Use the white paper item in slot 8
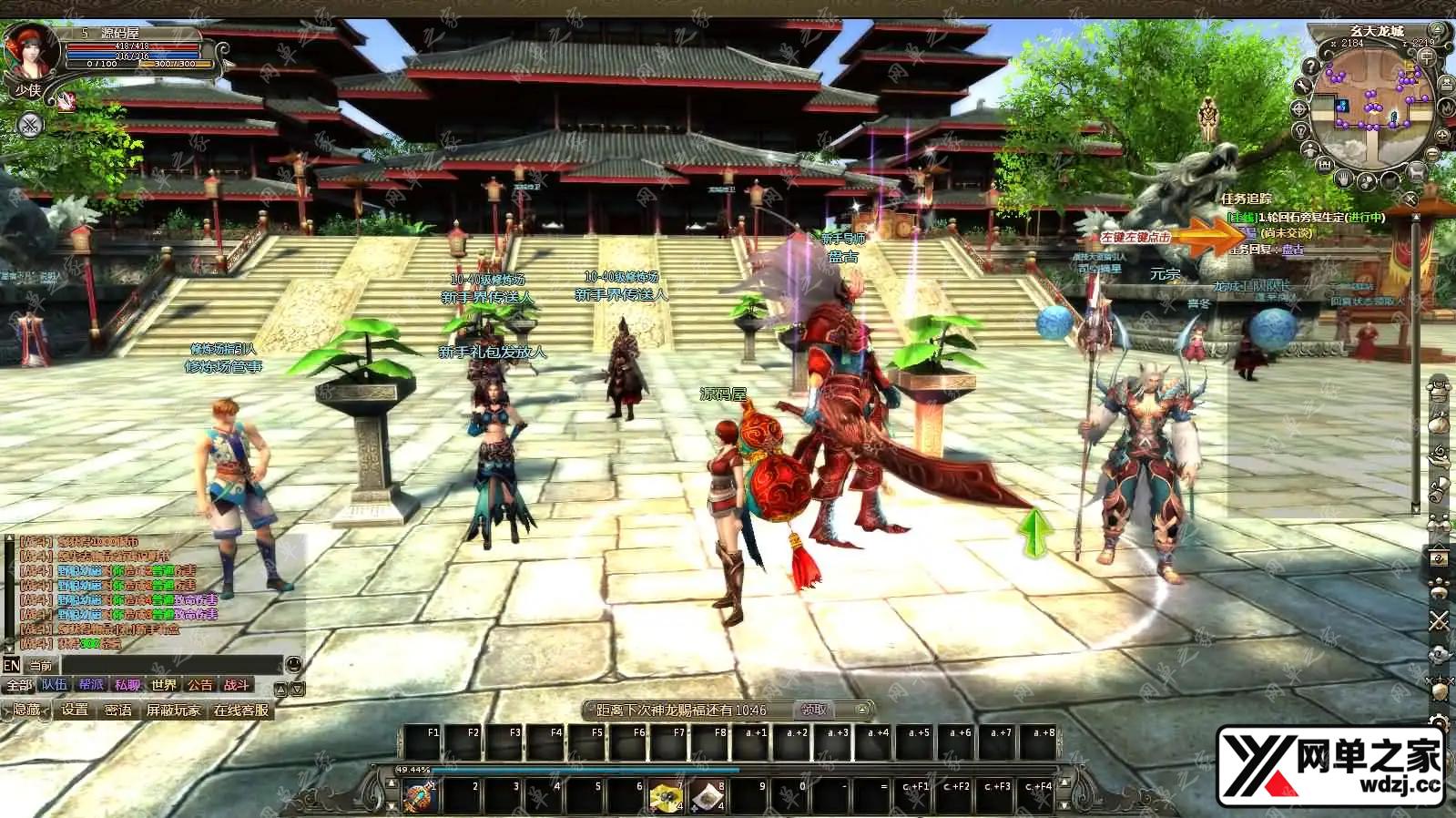The width and height of the screenshot is (1456, 818). pyautogui.click(x=707, y=797)
